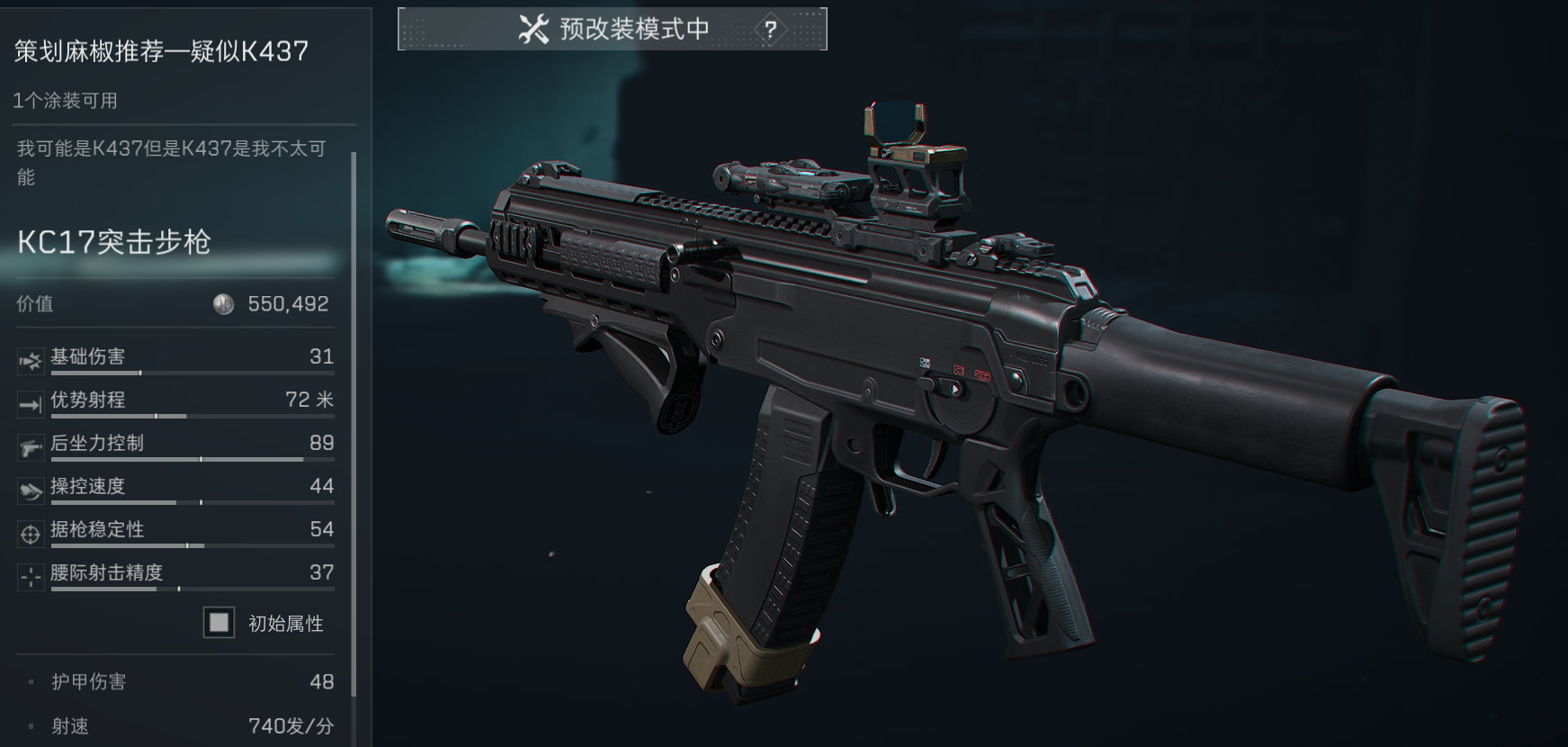1568x747 pixels.
Task: Open the question mark help button
Action: pyautogui.click(x=770, y=30)
